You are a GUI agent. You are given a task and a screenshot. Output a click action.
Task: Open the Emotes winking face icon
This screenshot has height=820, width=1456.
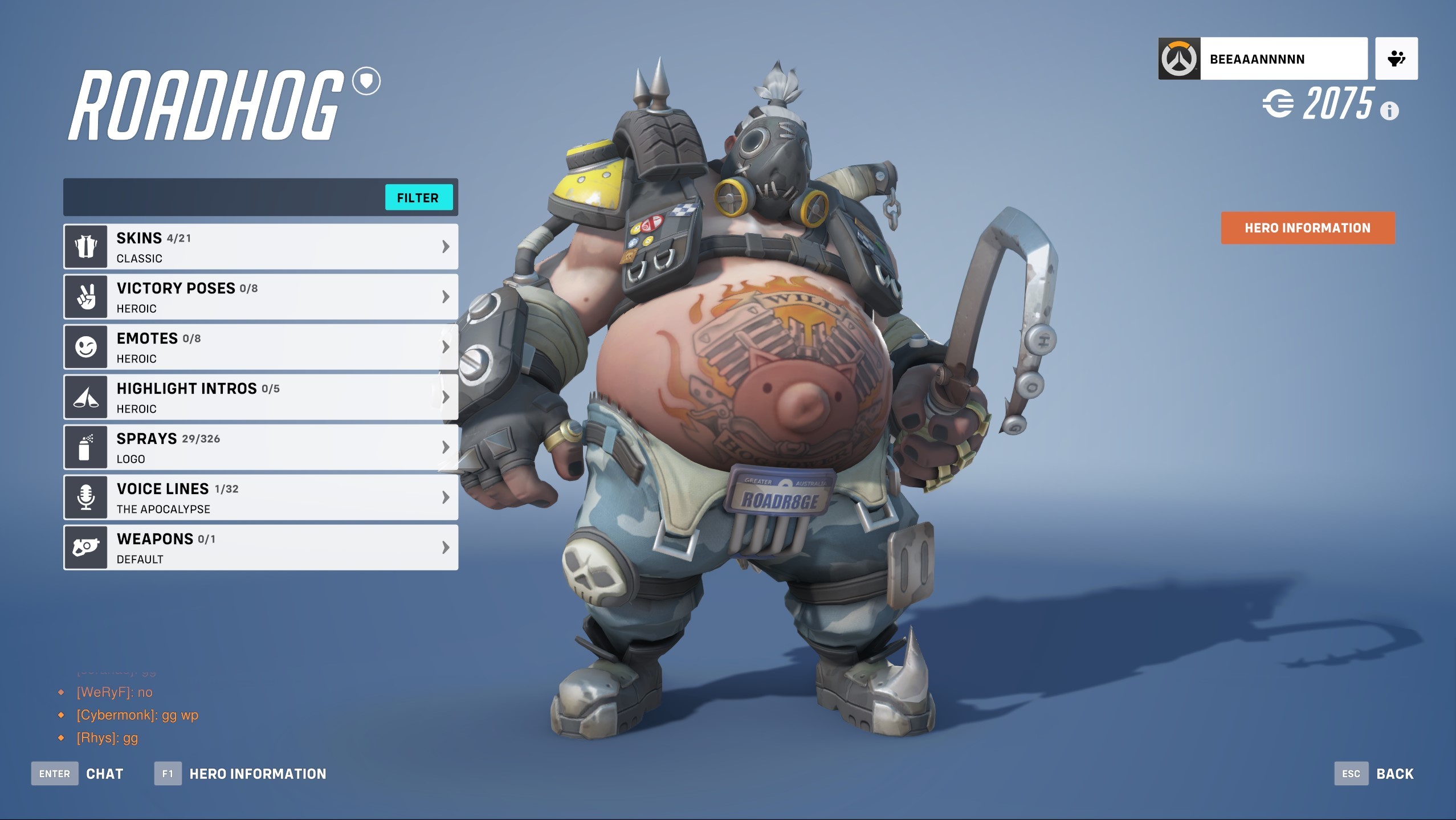tap(85, 346)
